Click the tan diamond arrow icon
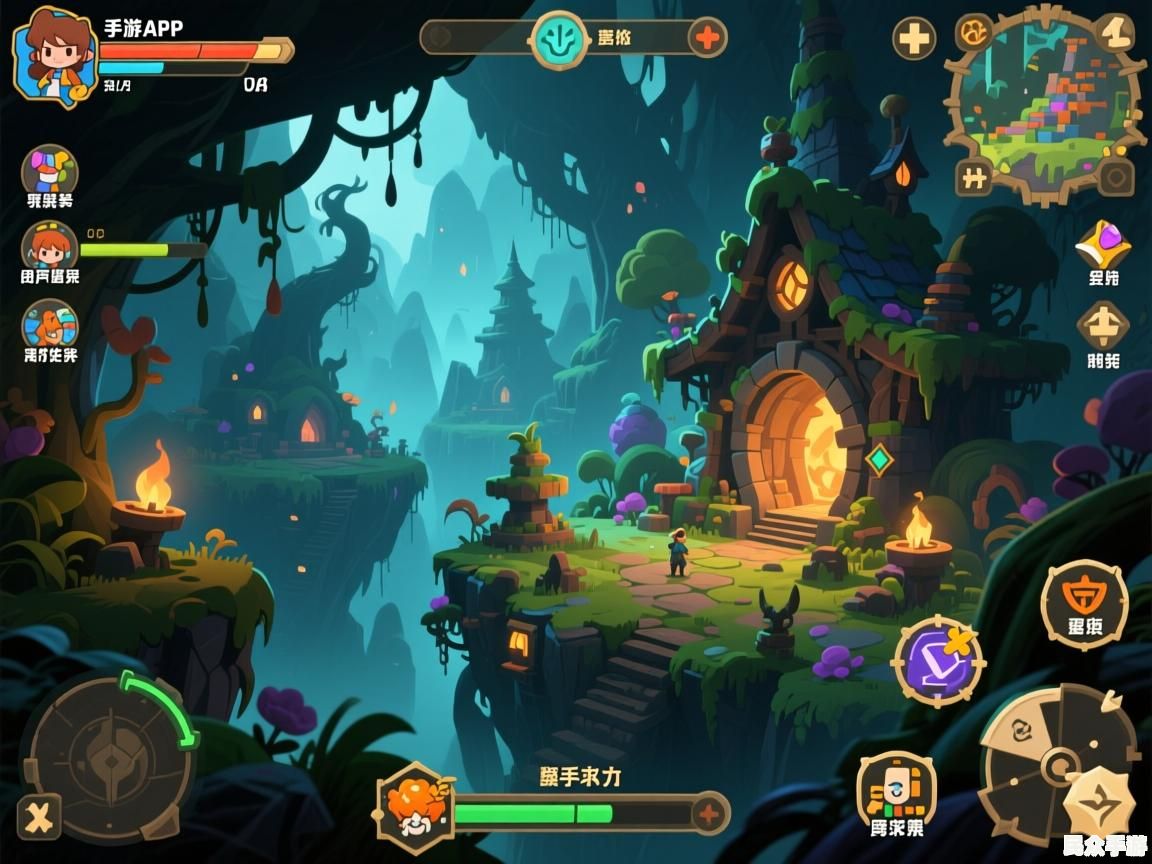Image resolution: width=1152 pixels, height=864 pixels. tap(1102, 326)
